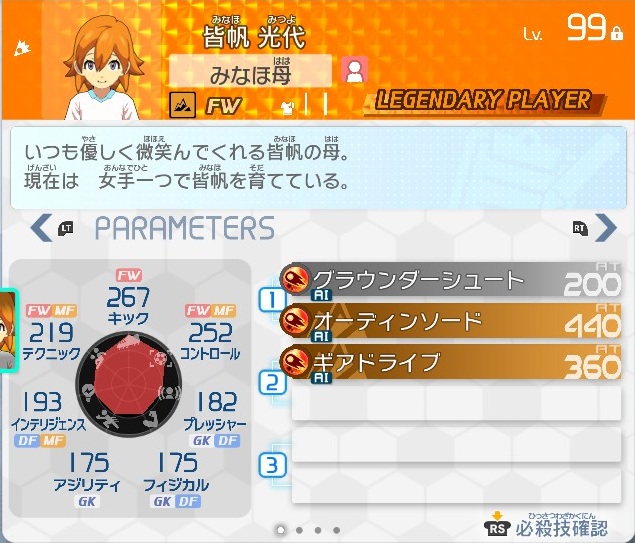The height and width of the screenshot is (543, 635).
Task: Go to the next parameters page arrow
Action: tap(605, 227)
